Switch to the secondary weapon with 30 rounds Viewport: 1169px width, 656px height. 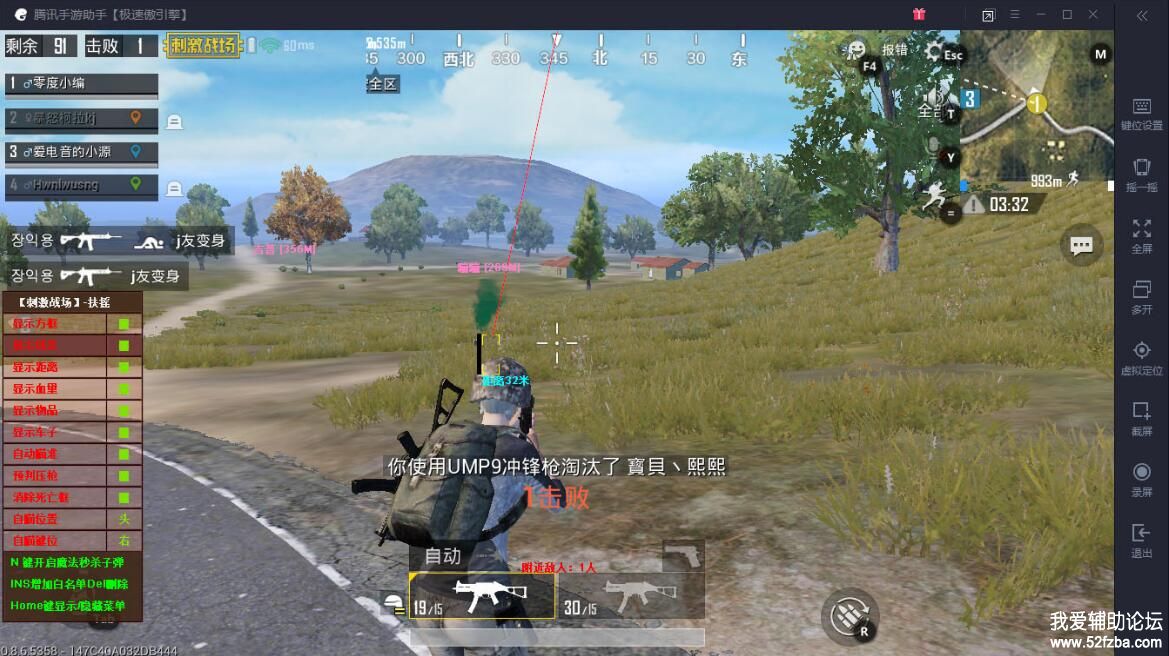pos(630,597)
